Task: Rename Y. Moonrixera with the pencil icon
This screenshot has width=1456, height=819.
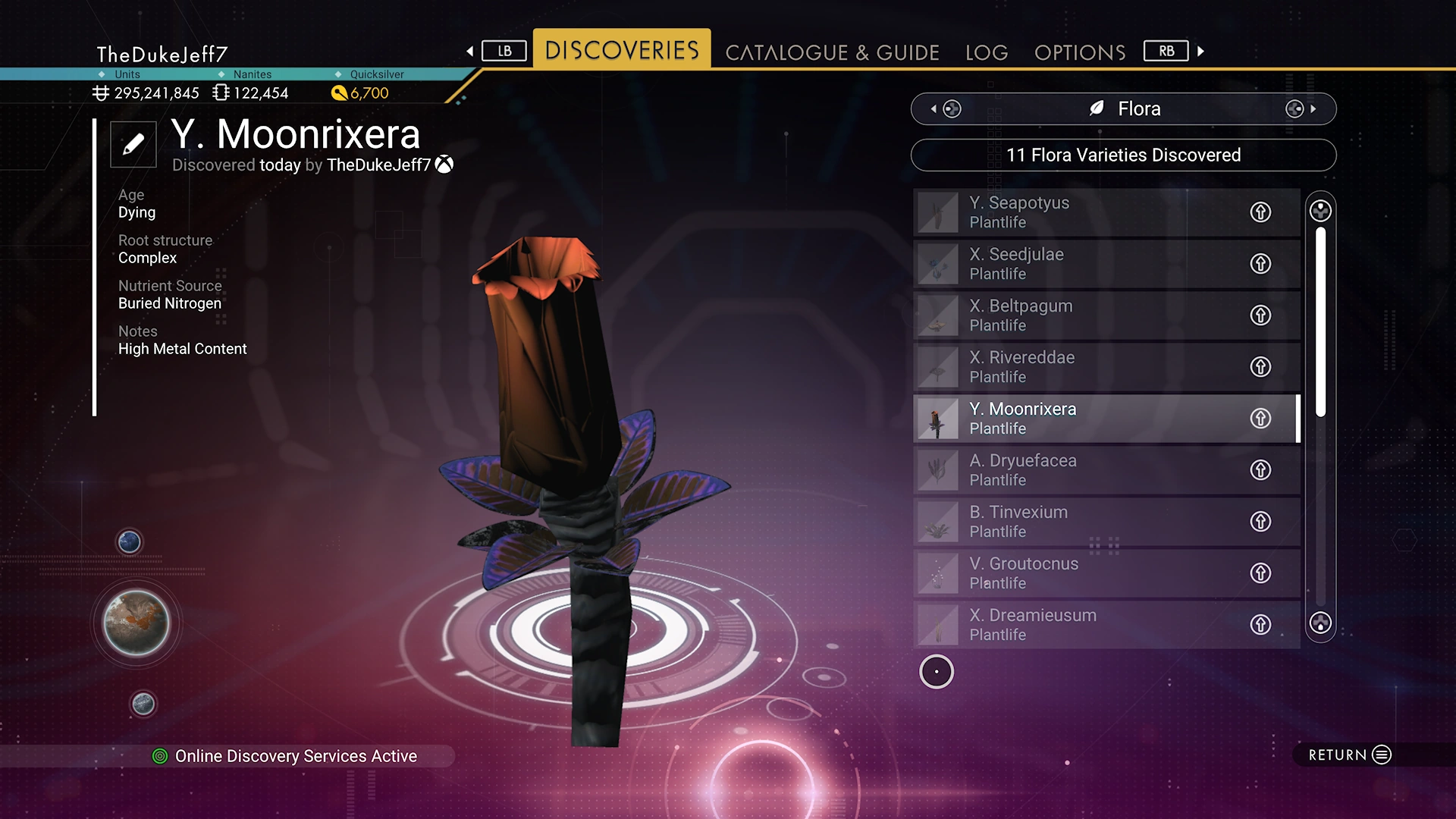Action: click(133, 144)
